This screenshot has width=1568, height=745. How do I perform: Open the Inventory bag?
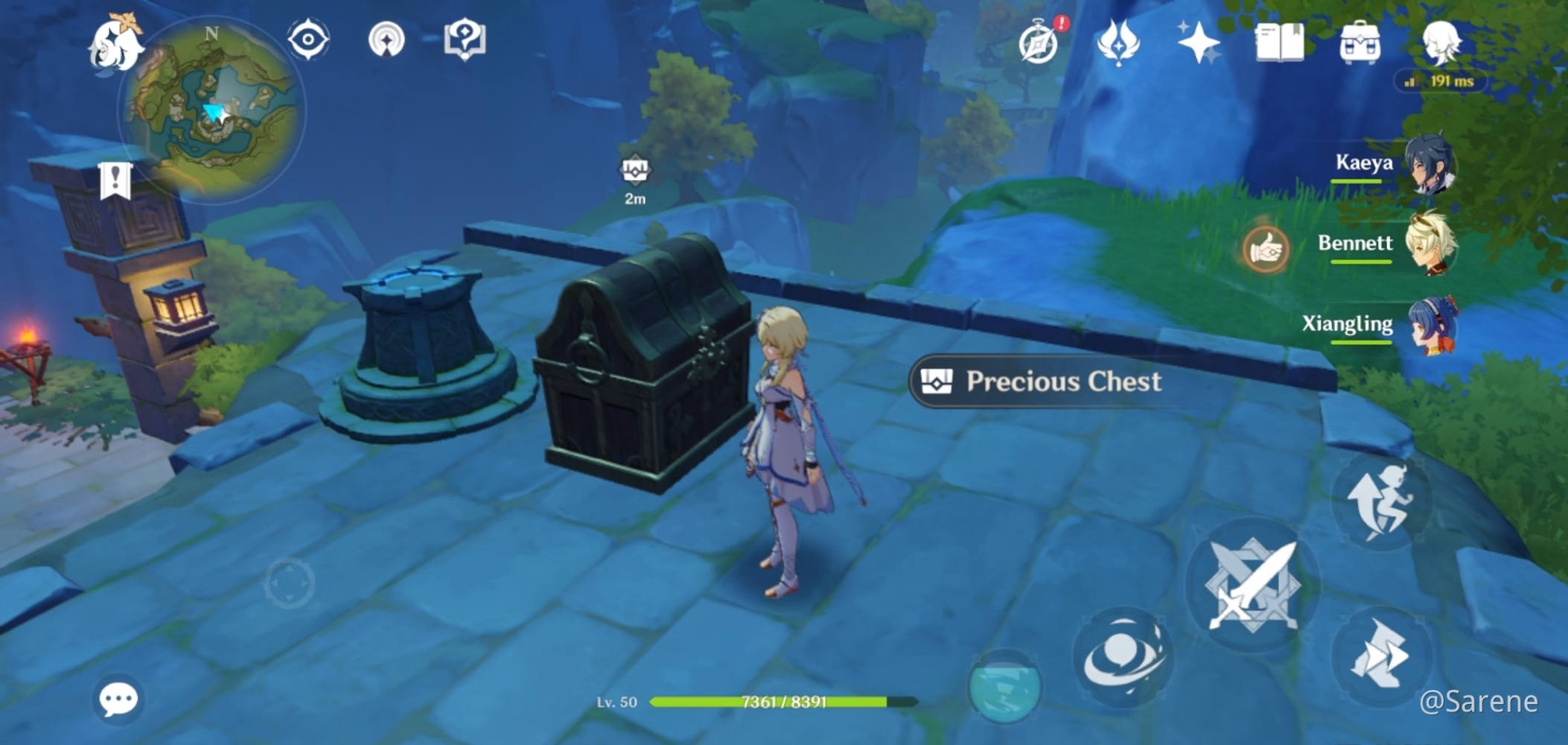click(x=1360, y=41)
